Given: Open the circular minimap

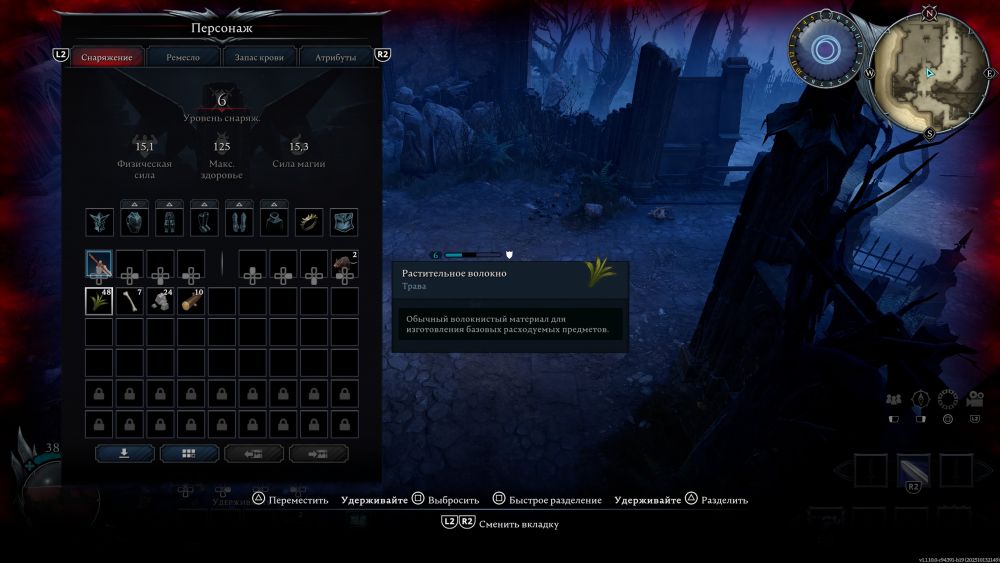Looking at the screenshot, I should pos(930,73).
